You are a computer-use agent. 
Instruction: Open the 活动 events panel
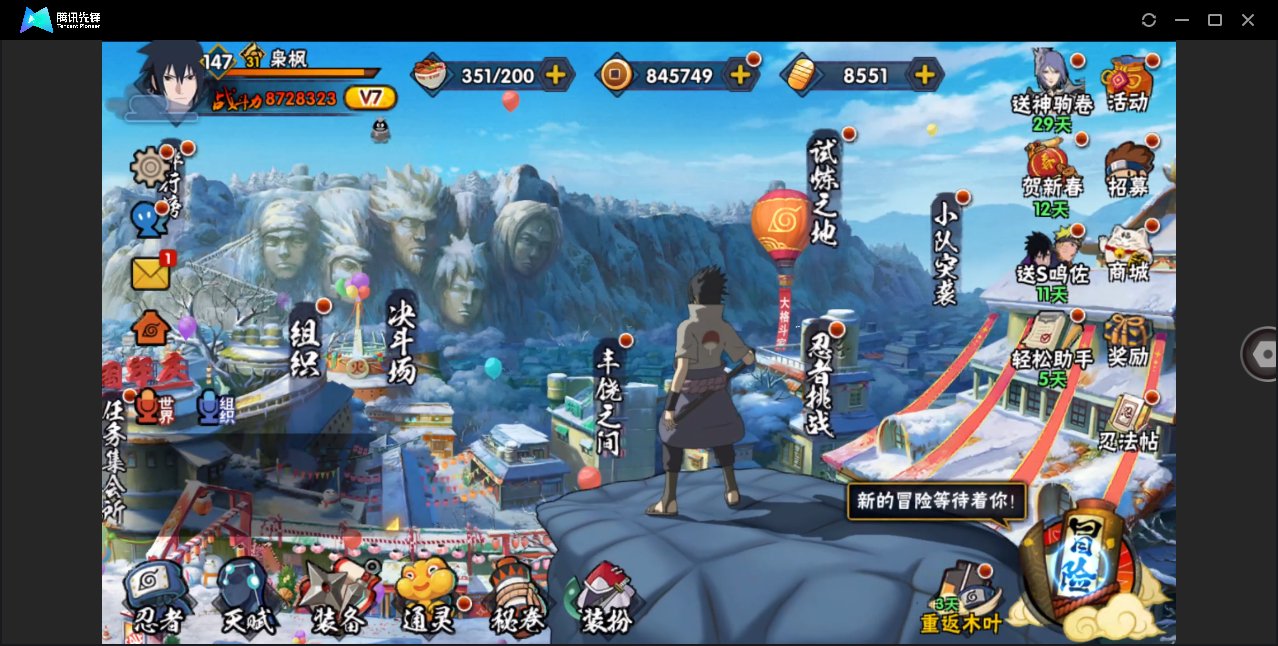pos(1127,83)
